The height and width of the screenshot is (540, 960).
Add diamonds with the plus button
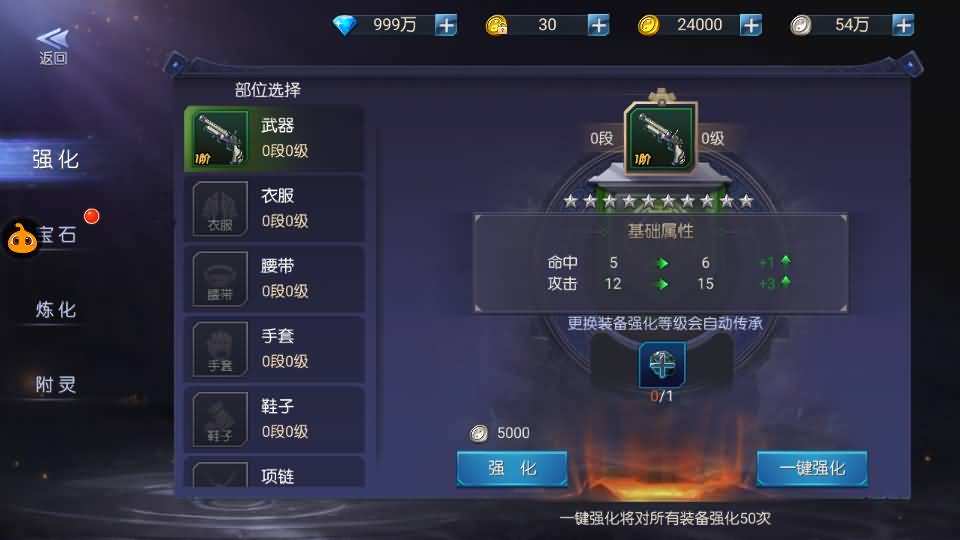tap(446, 25)
